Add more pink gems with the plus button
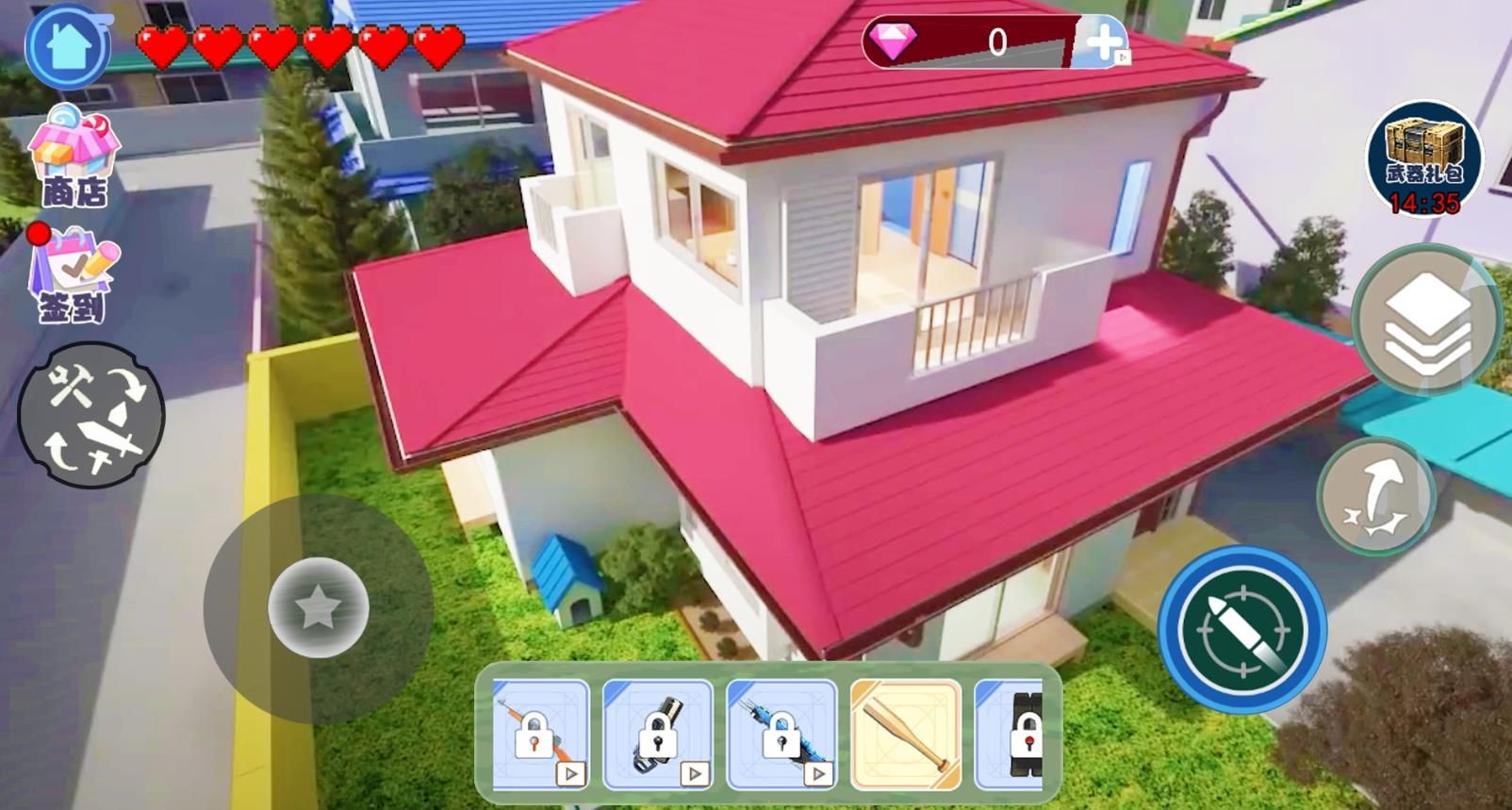Viewport: 1512px width, 810px height. [1104, 42]
